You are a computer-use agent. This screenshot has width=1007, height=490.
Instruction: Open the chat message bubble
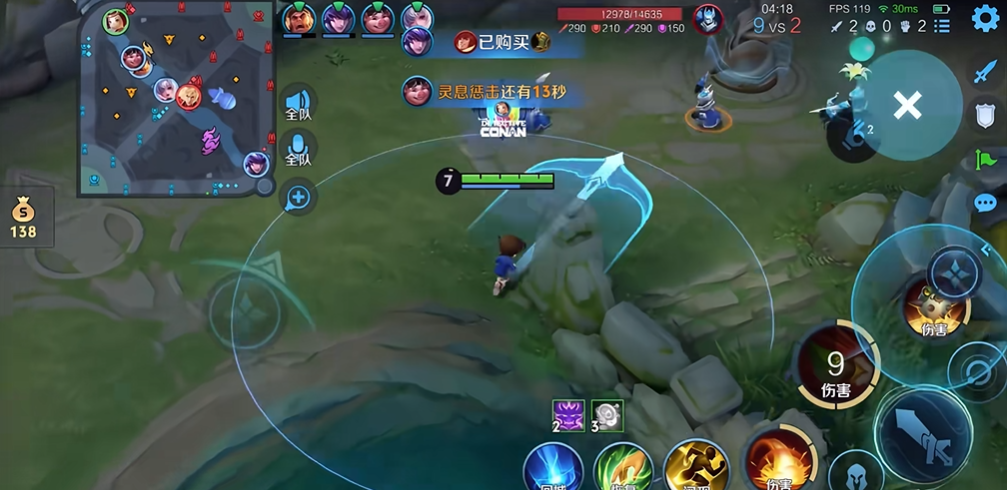(985, 204)
